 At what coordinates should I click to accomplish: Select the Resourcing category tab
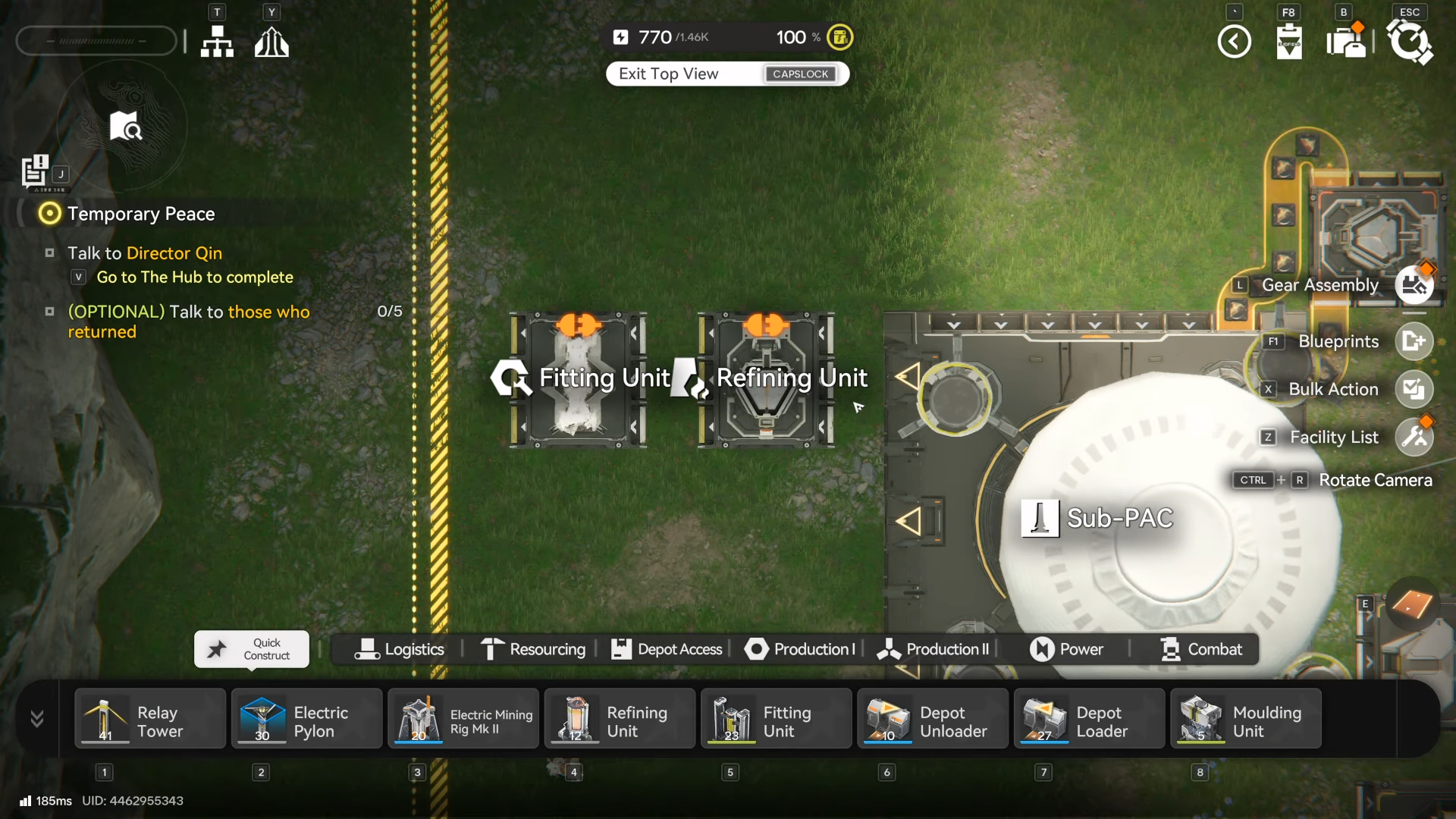[x=533, y=649]
